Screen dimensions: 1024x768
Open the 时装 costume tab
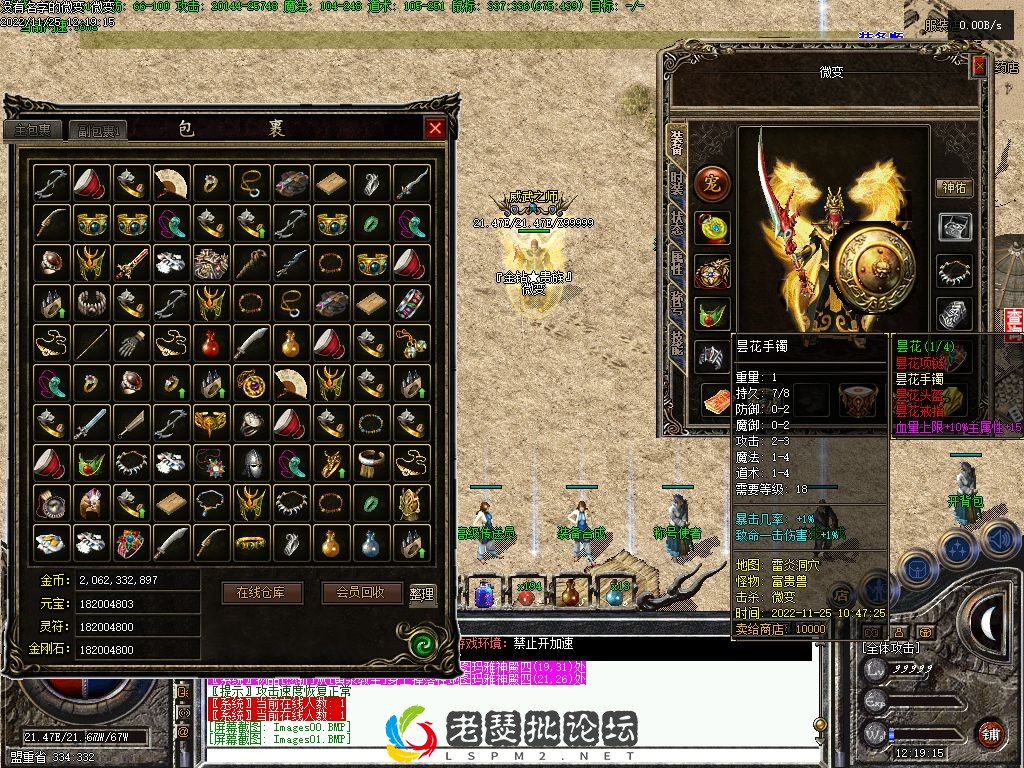pyautogui.click(x=678, y=183)
